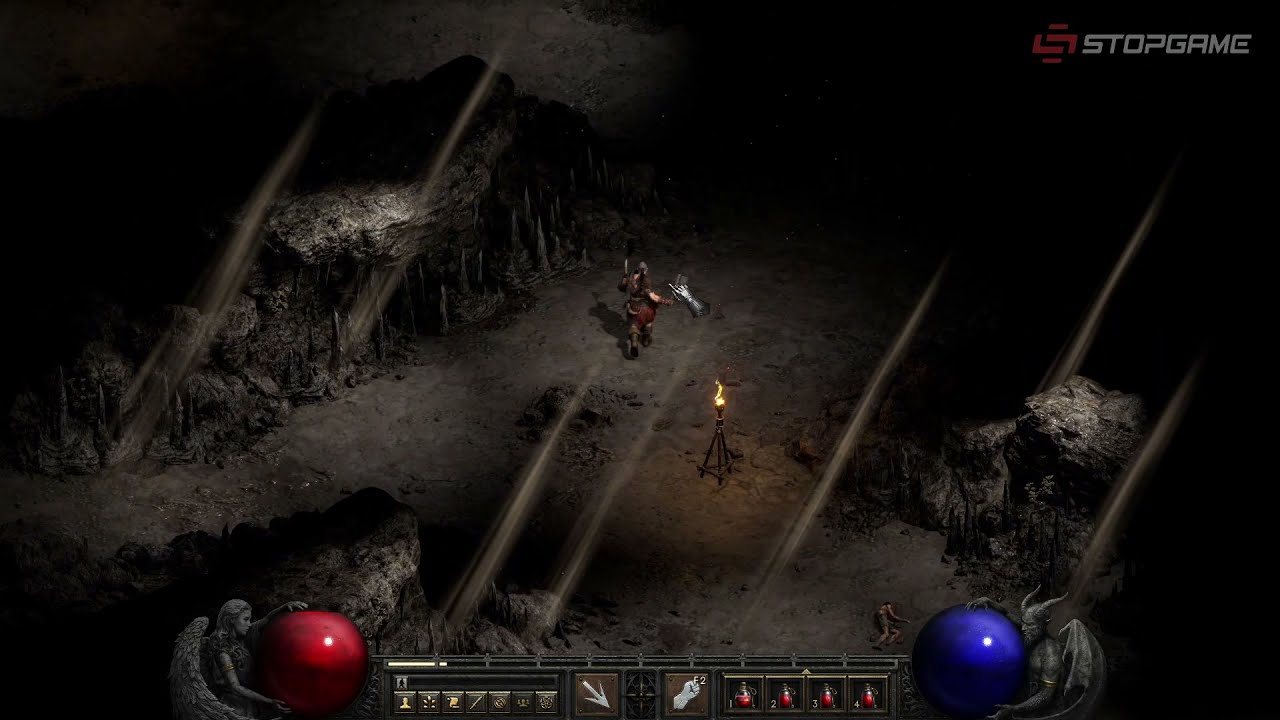Expand the potion belt arrow

pos(806,669)
